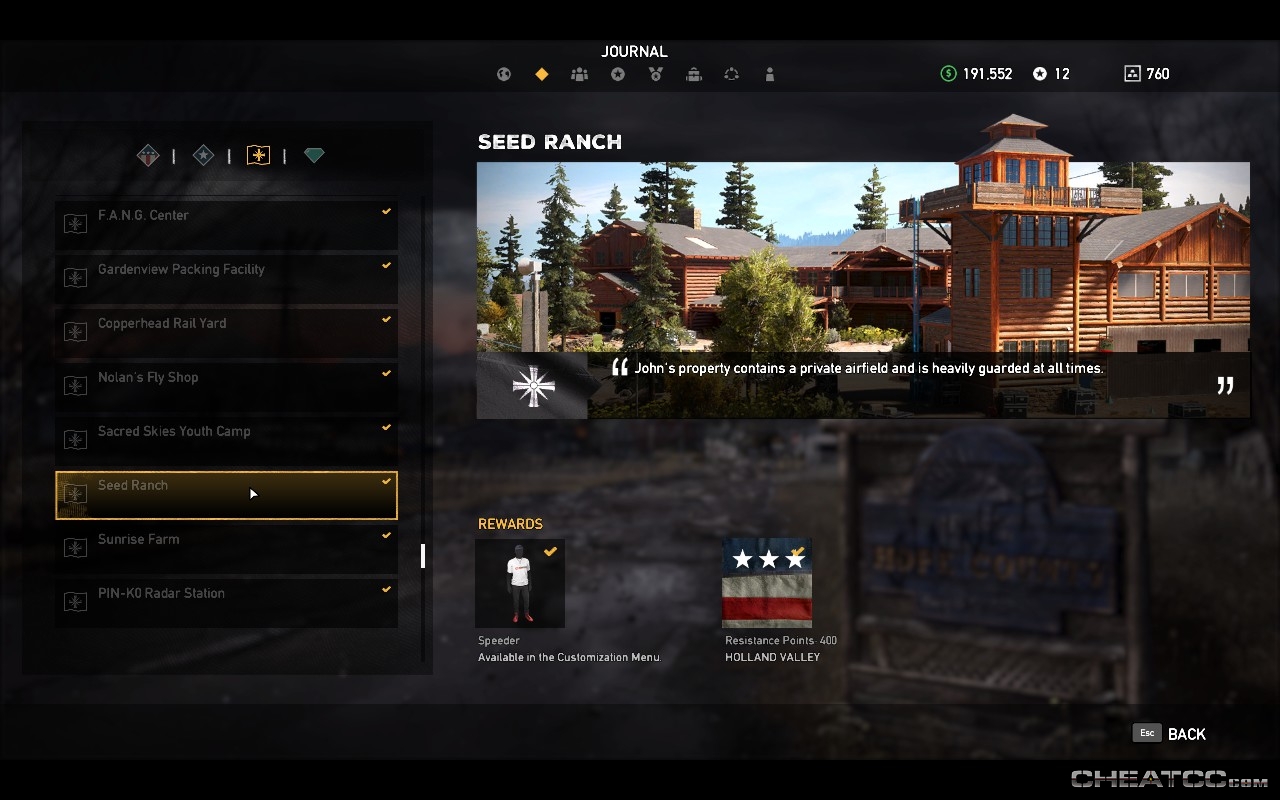Viewport: 1280px width, 800px height.
Task: Select the star diamond filter icon
Action: tap(203, 155)
